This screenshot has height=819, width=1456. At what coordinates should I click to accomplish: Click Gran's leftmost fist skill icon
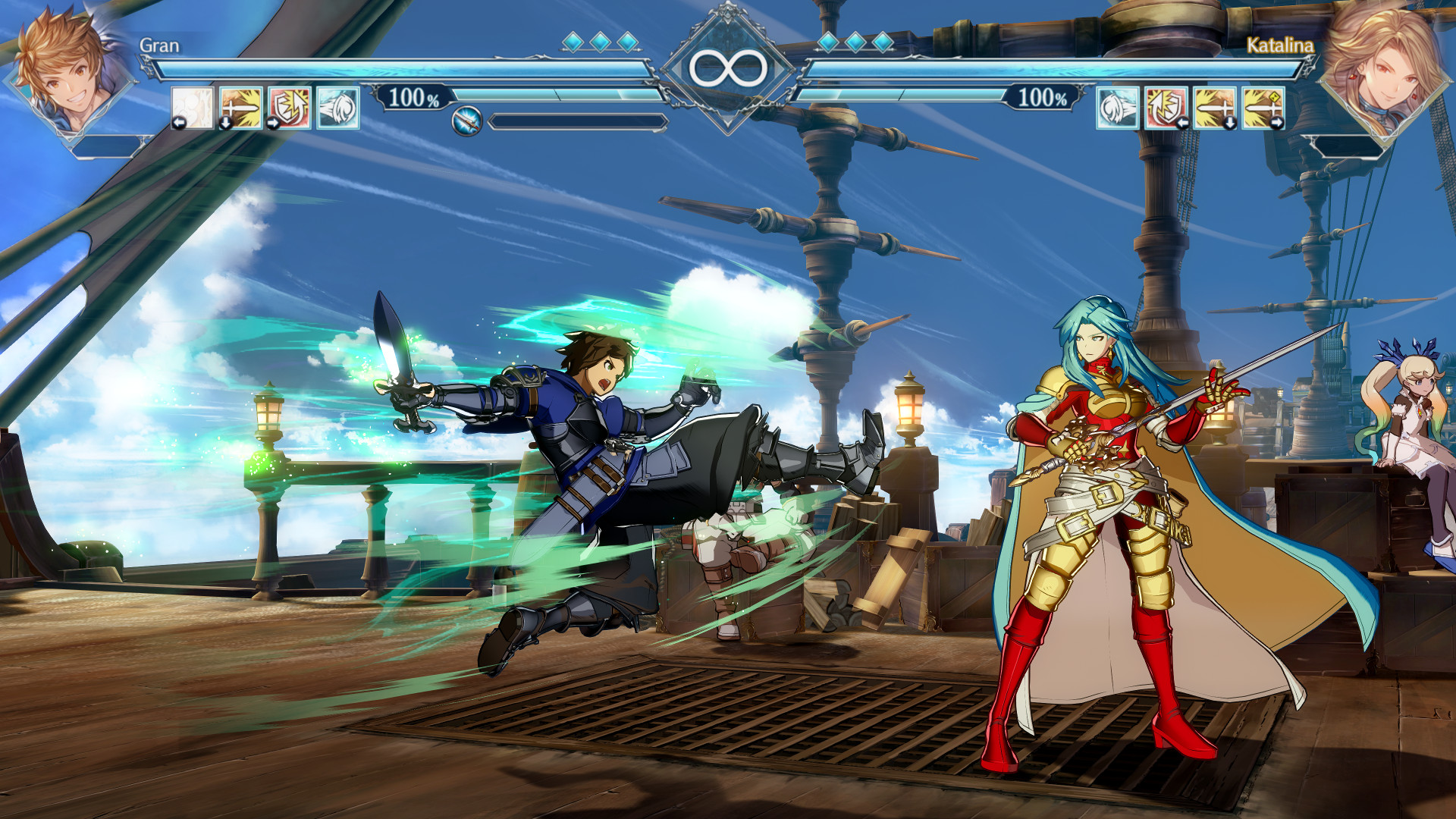coord(193,107)
